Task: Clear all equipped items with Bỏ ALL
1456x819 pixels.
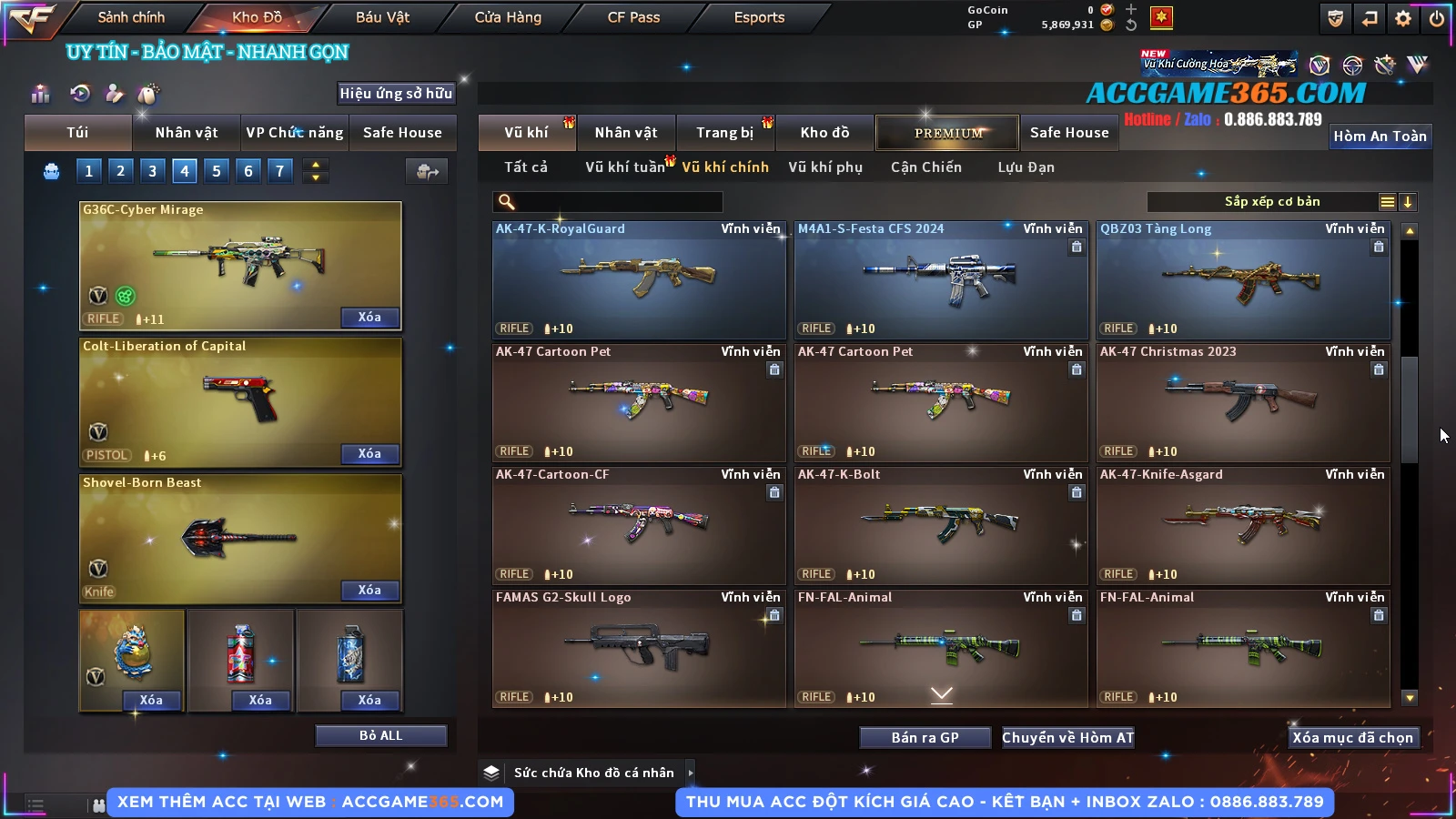Action: 380,735
